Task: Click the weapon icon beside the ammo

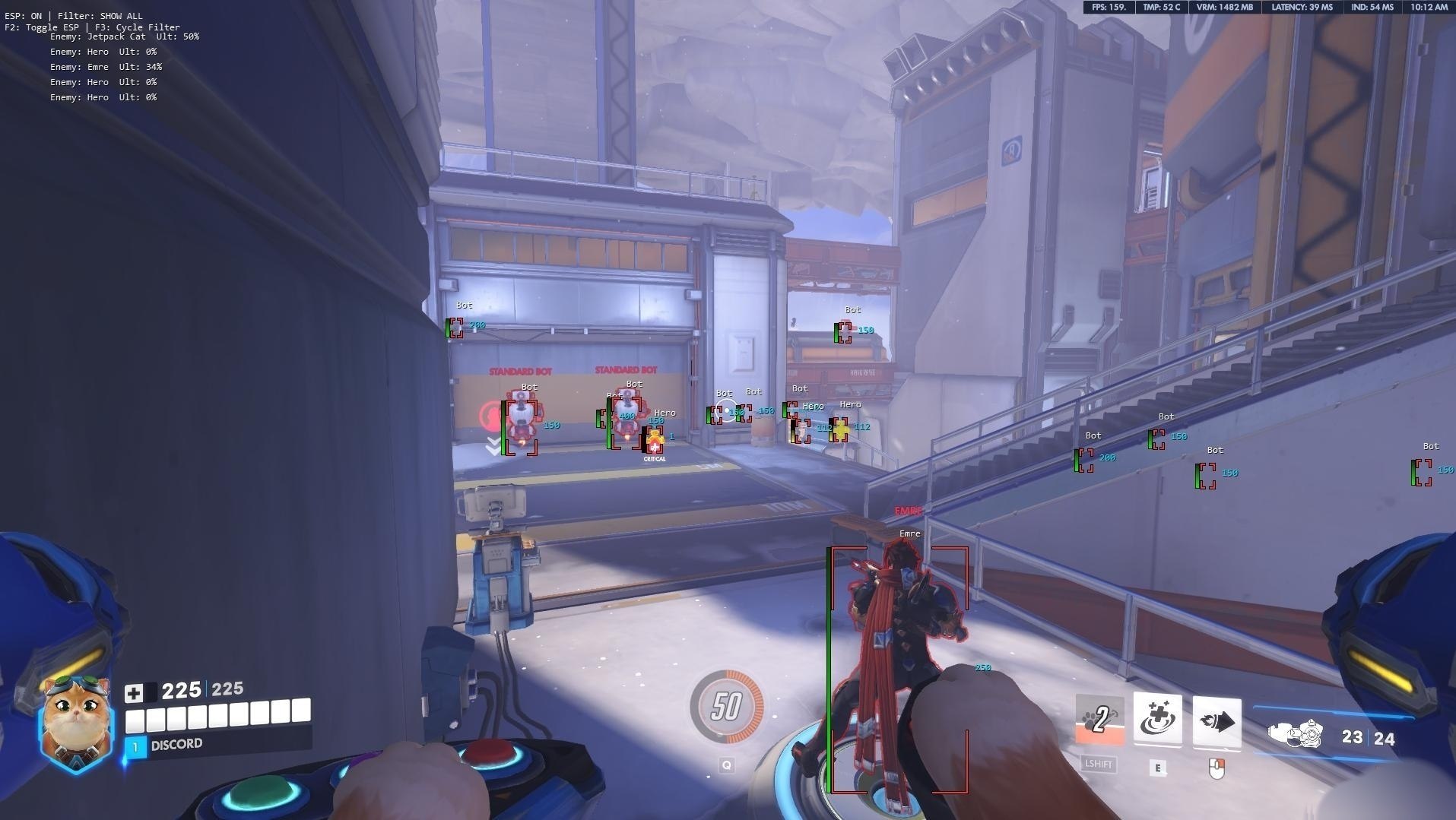Action: 1296,735
